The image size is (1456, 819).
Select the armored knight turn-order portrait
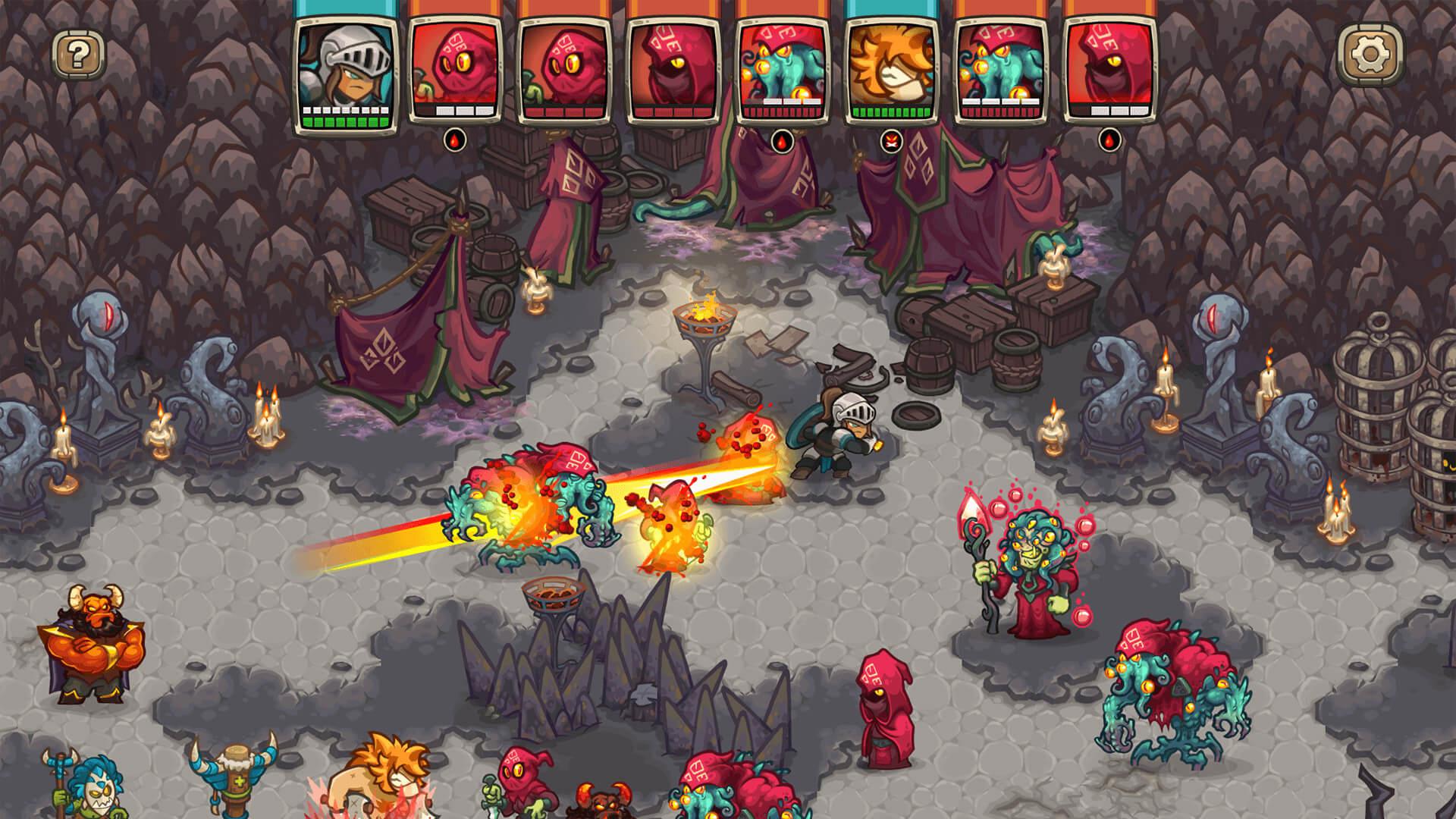(346, 71)
